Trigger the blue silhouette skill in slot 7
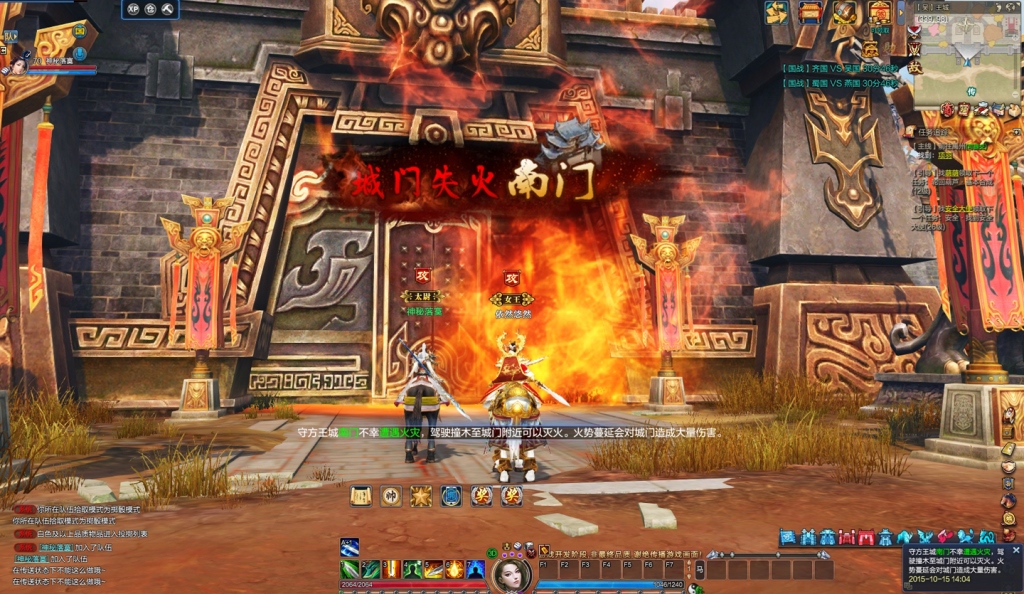This screenshot has width=1024, height=594. tap(476, 569)
